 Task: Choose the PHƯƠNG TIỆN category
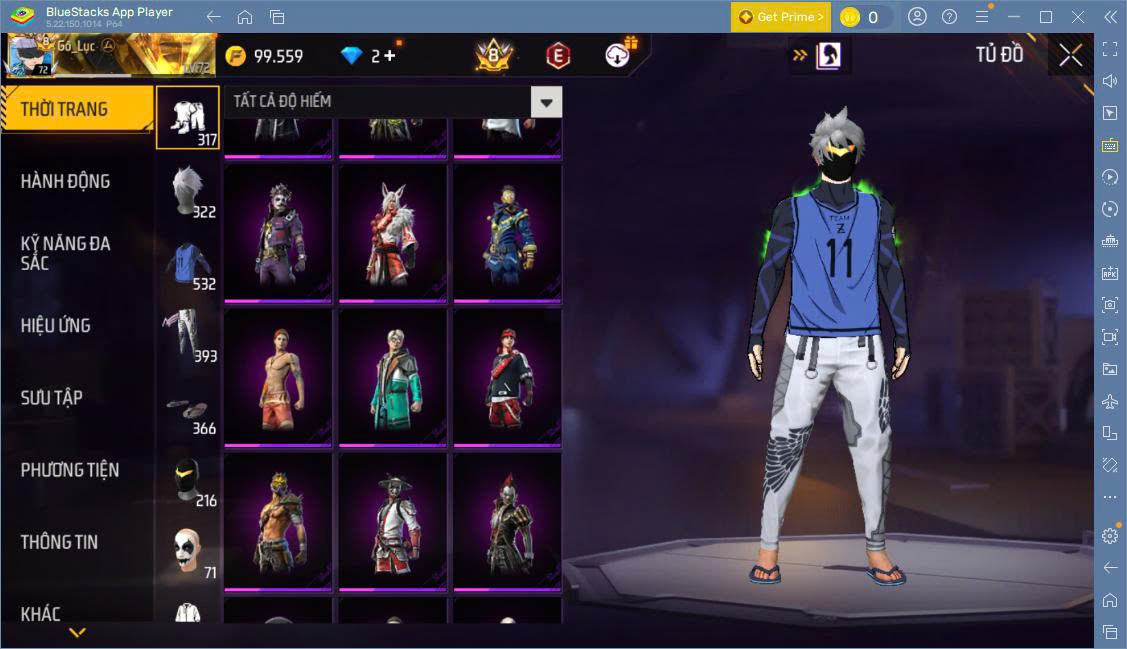[x=70, y=469]
